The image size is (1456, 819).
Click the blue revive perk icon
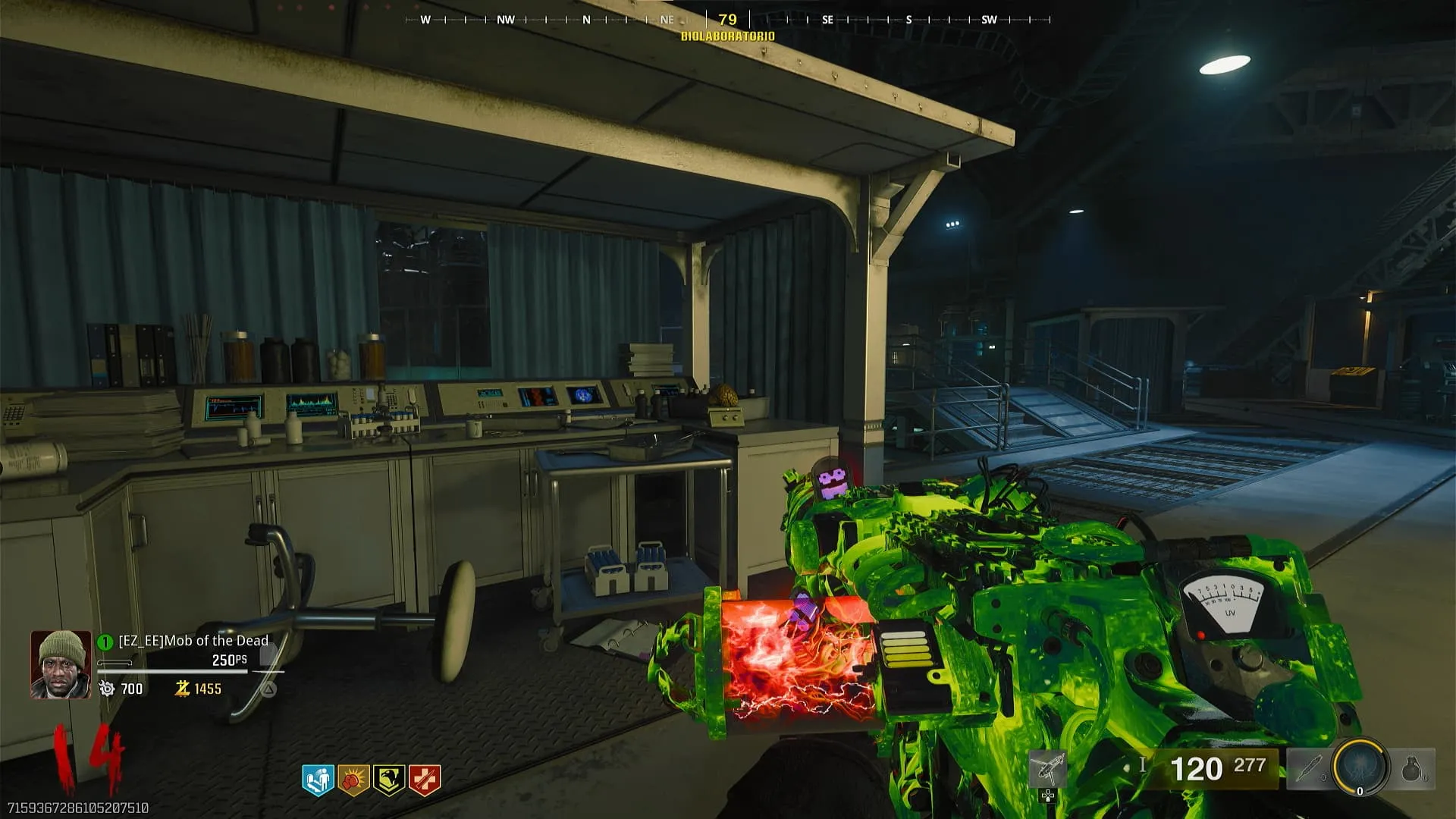point(318,780)
